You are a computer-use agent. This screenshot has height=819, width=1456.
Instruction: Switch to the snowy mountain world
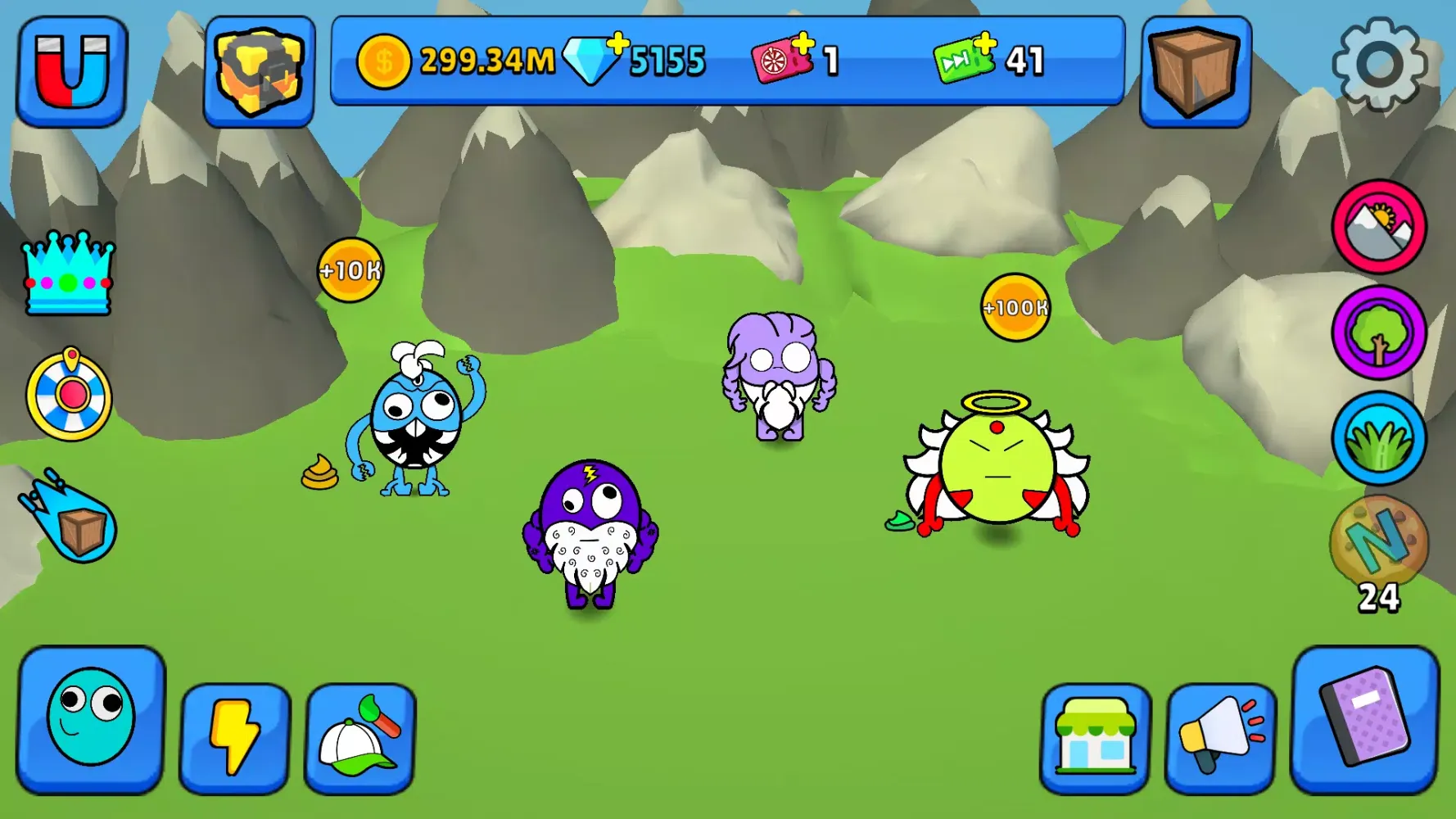pyautogui.click(x=1378, y=227)
